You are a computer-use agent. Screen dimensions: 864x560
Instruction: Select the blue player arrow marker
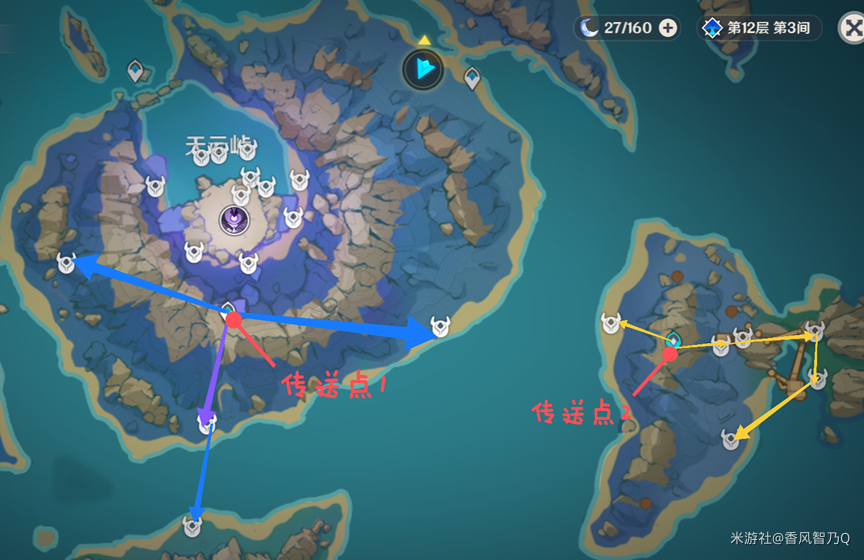coord(424,69)
